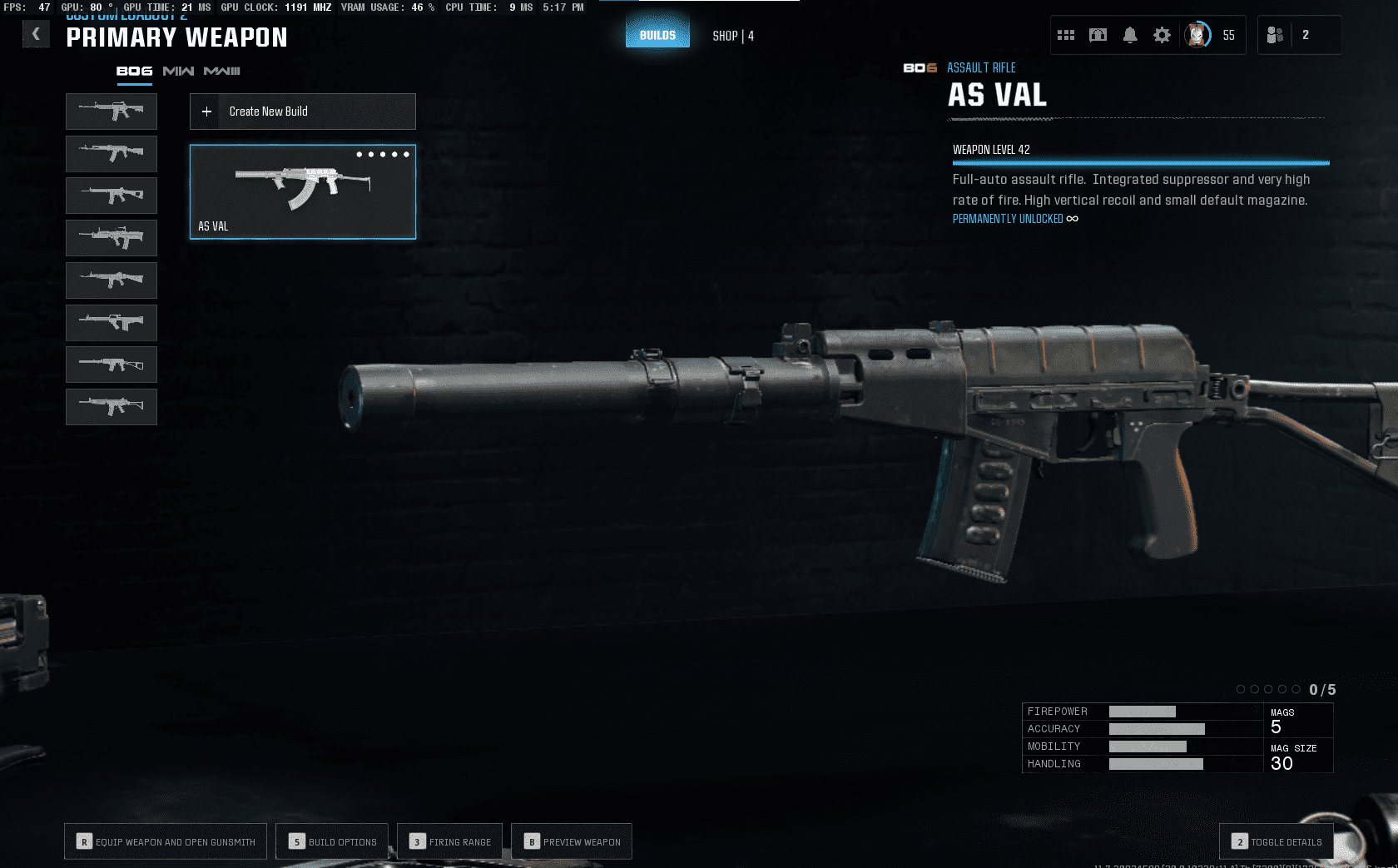The width and height of the screenshot is (1398, 868).
Task: Switch to the BO6 weapons tab
Action: coord(134,72)
